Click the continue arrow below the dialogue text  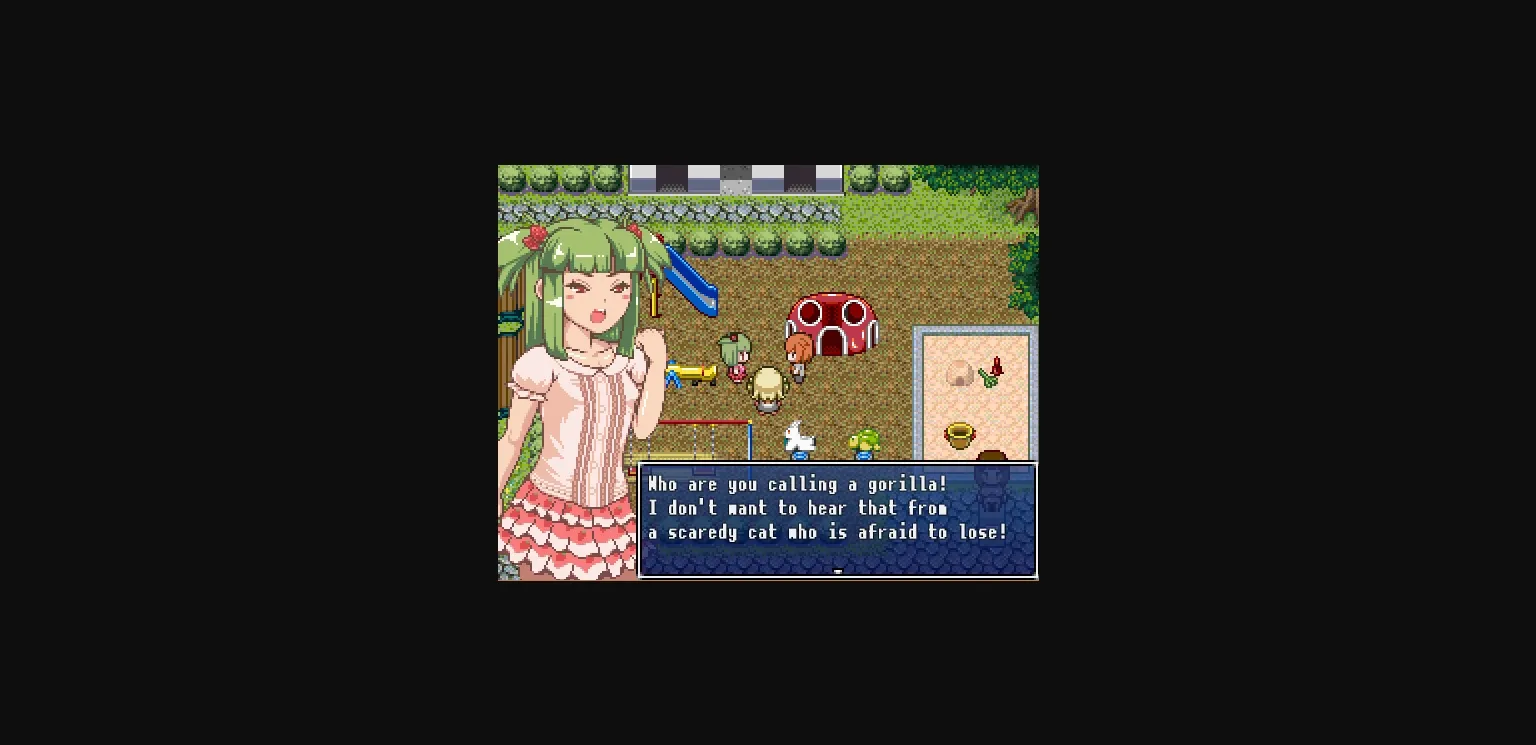coord(838,569)
